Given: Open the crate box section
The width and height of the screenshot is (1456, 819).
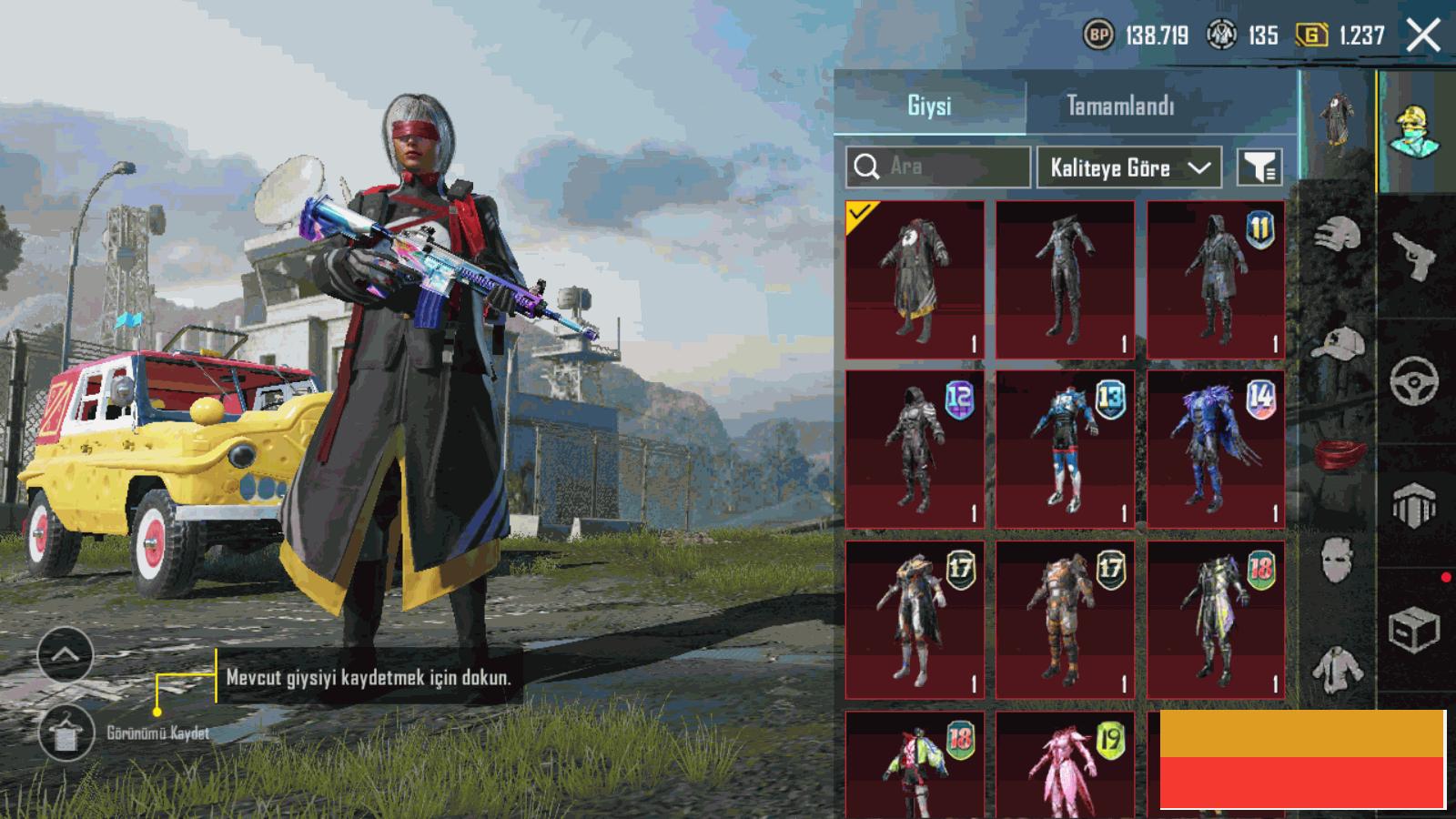Looking at the screenshot, I should tap(1413, 628).
